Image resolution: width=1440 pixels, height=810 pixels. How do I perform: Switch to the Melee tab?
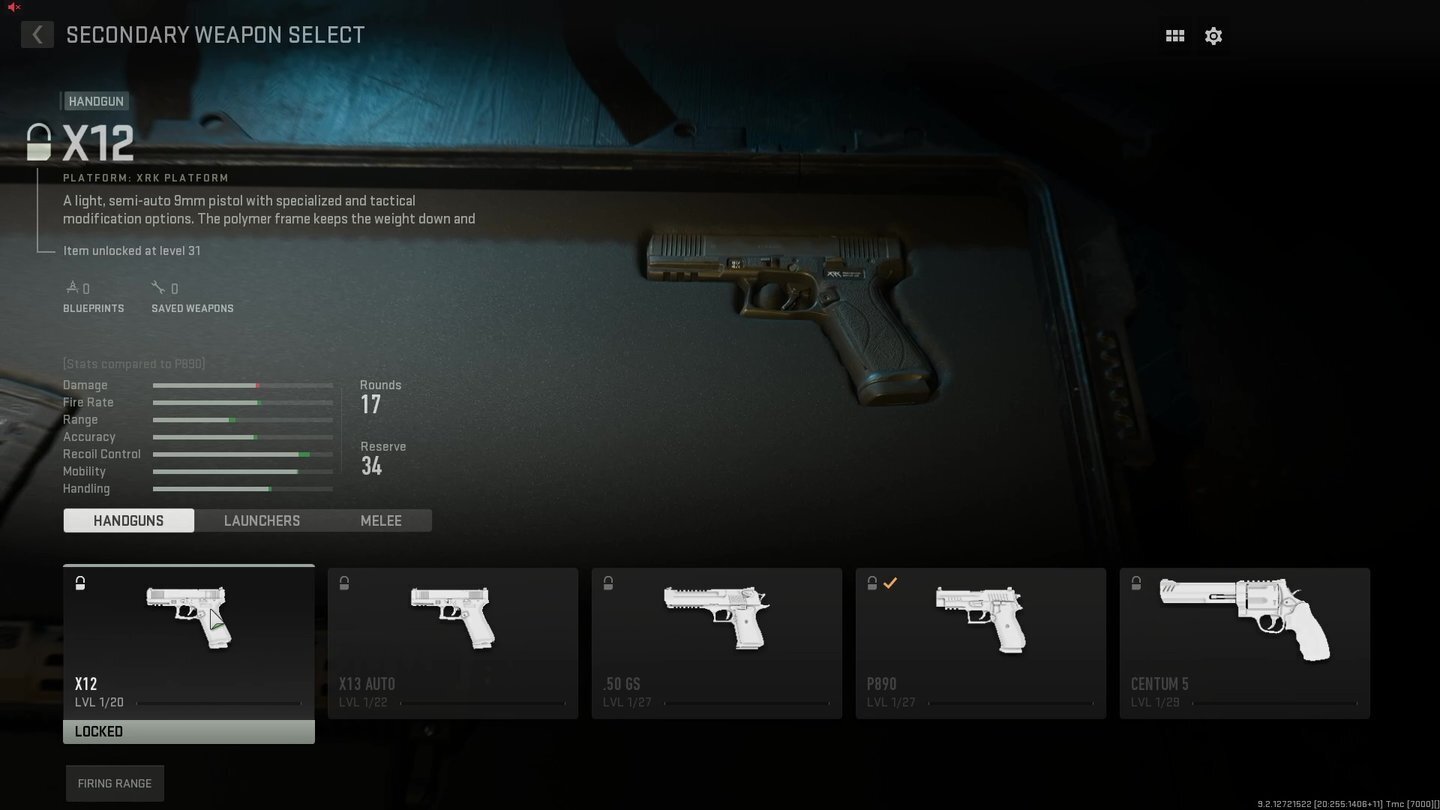coord(381,520)
